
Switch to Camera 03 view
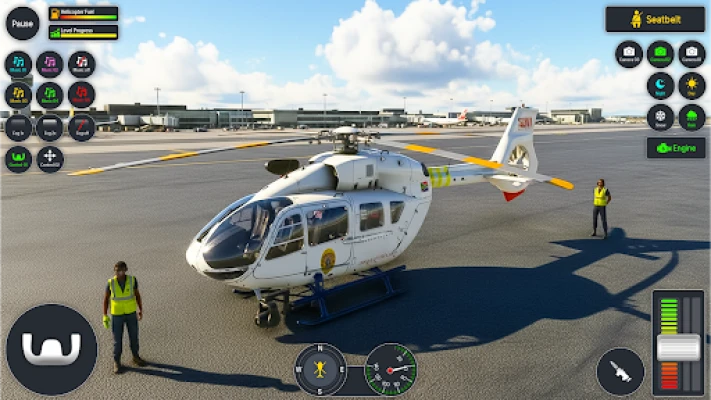(x=691, y=54)
